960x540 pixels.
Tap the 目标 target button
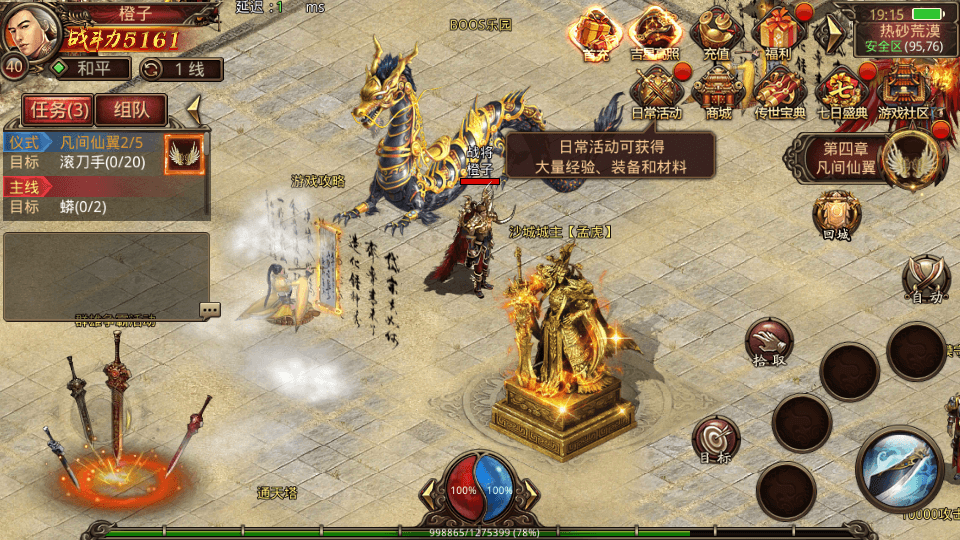coord(716,440)
